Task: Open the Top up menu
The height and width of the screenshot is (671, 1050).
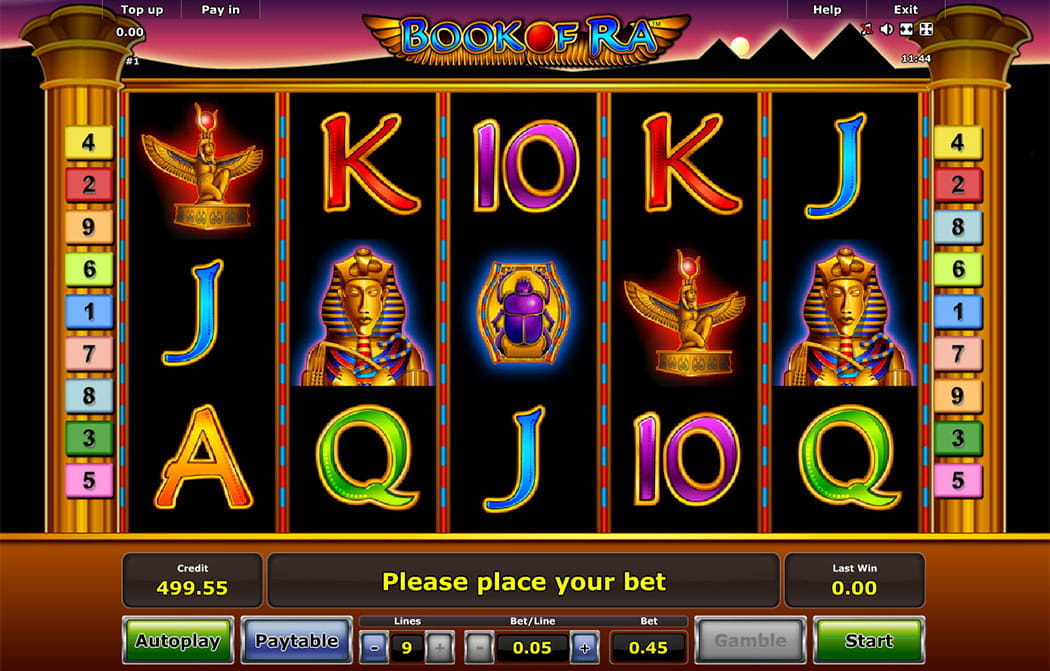Action: (x=142, y=10)
